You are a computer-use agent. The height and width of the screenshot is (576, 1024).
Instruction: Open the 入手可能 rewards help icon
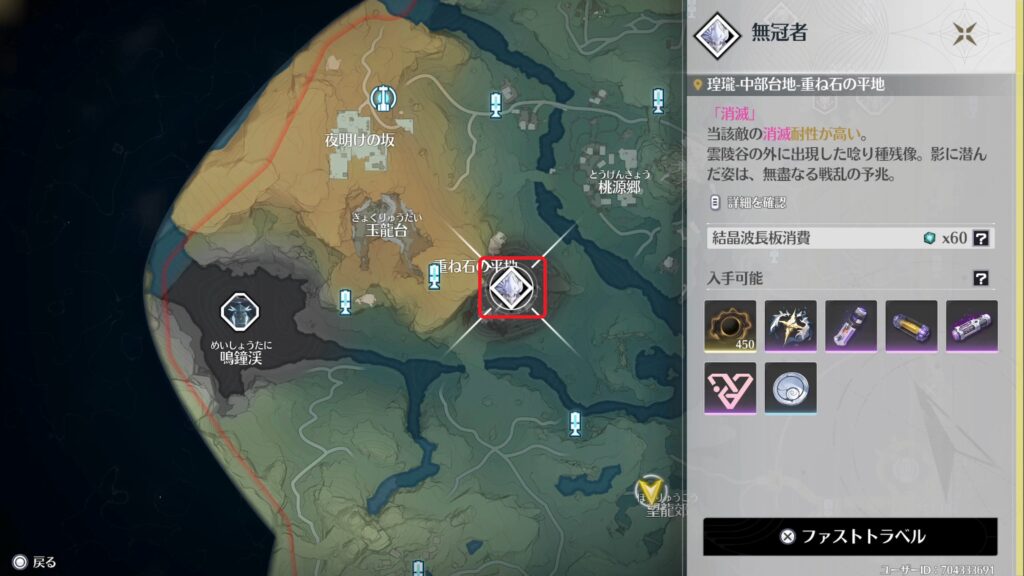[x=982, y=278]
